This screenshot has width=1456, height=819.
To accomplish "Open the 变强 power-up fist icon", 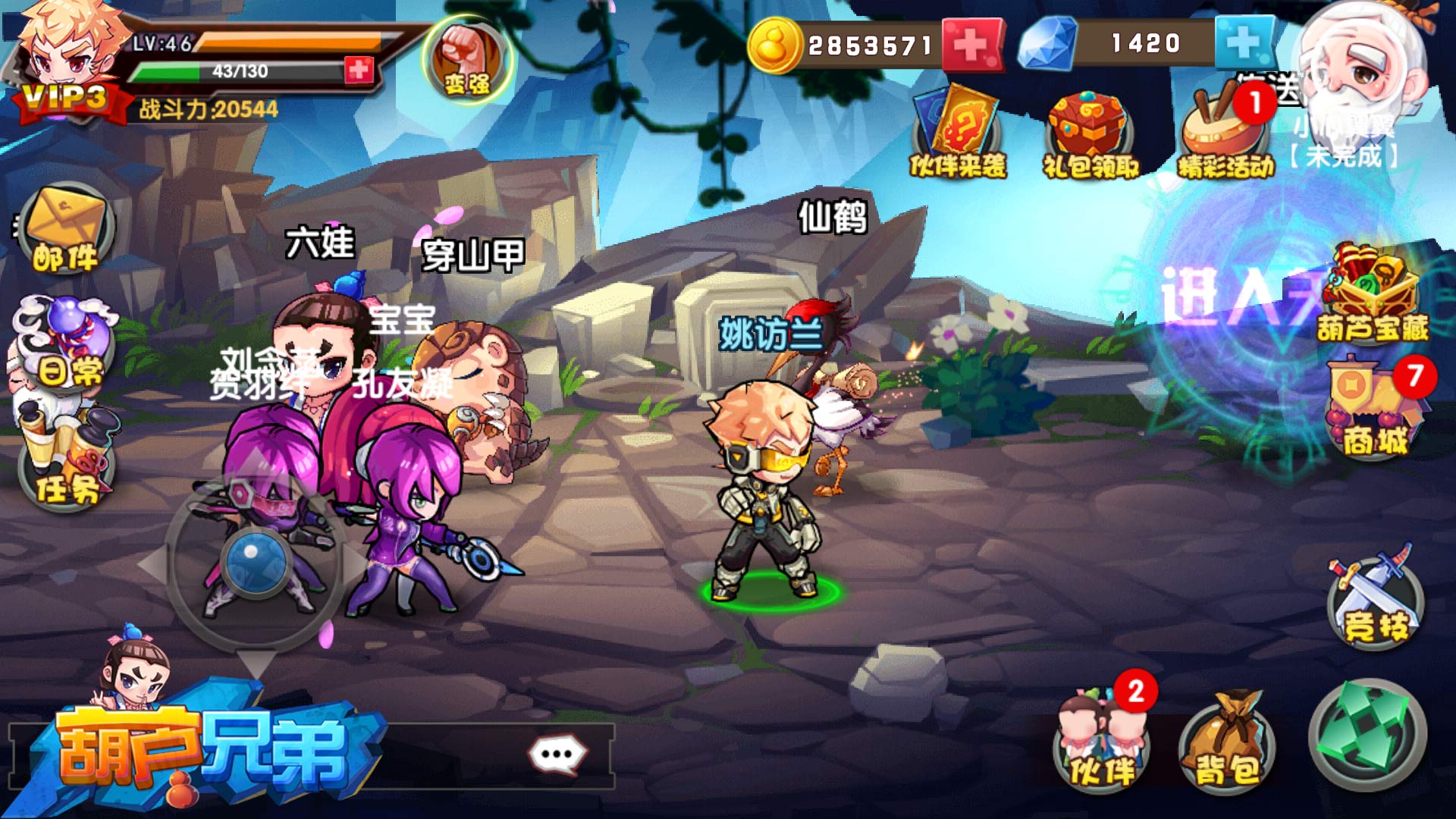I will [x=466, y=61].
